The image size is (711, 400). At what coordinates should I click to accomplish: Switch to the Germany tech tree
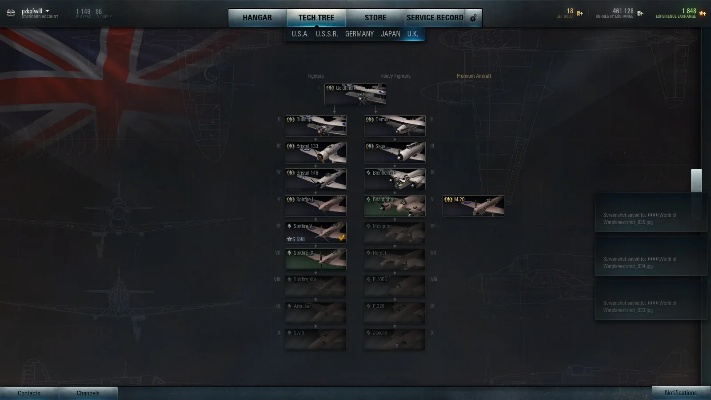[359, 33]
